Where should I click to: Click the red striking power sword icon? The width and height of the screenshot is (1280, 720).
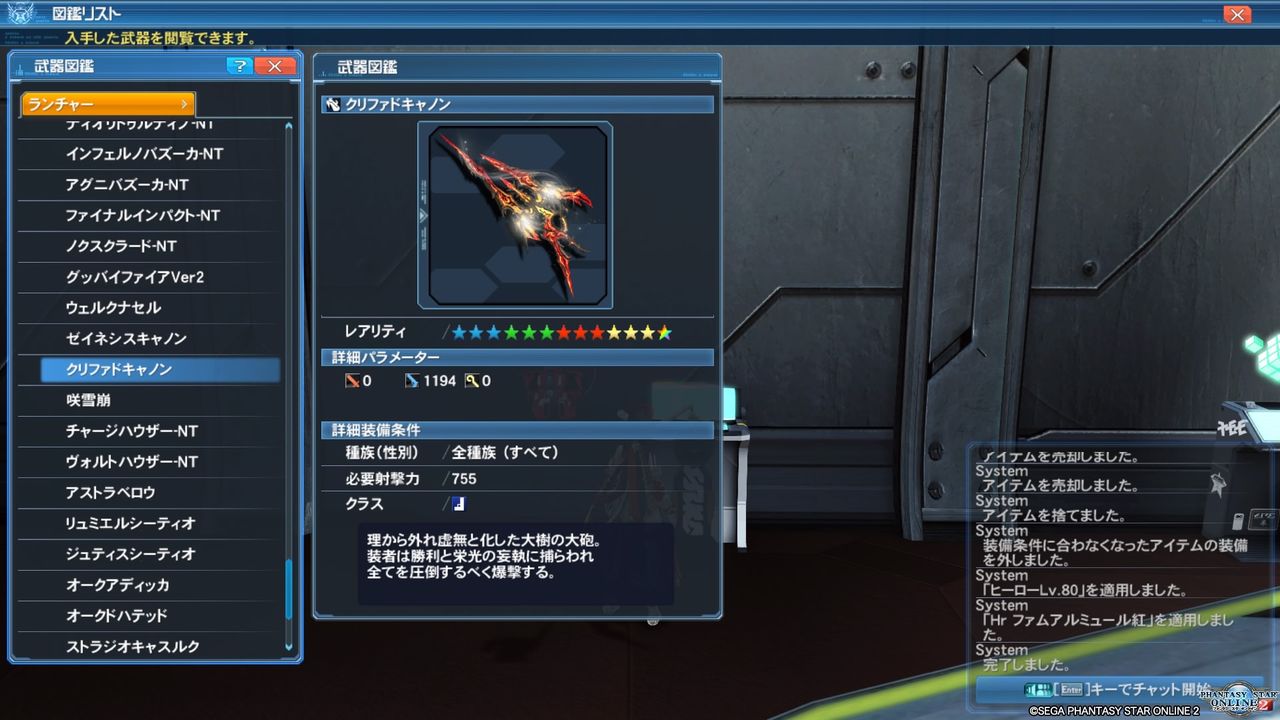pyautogui.click(x=352, y=380)
